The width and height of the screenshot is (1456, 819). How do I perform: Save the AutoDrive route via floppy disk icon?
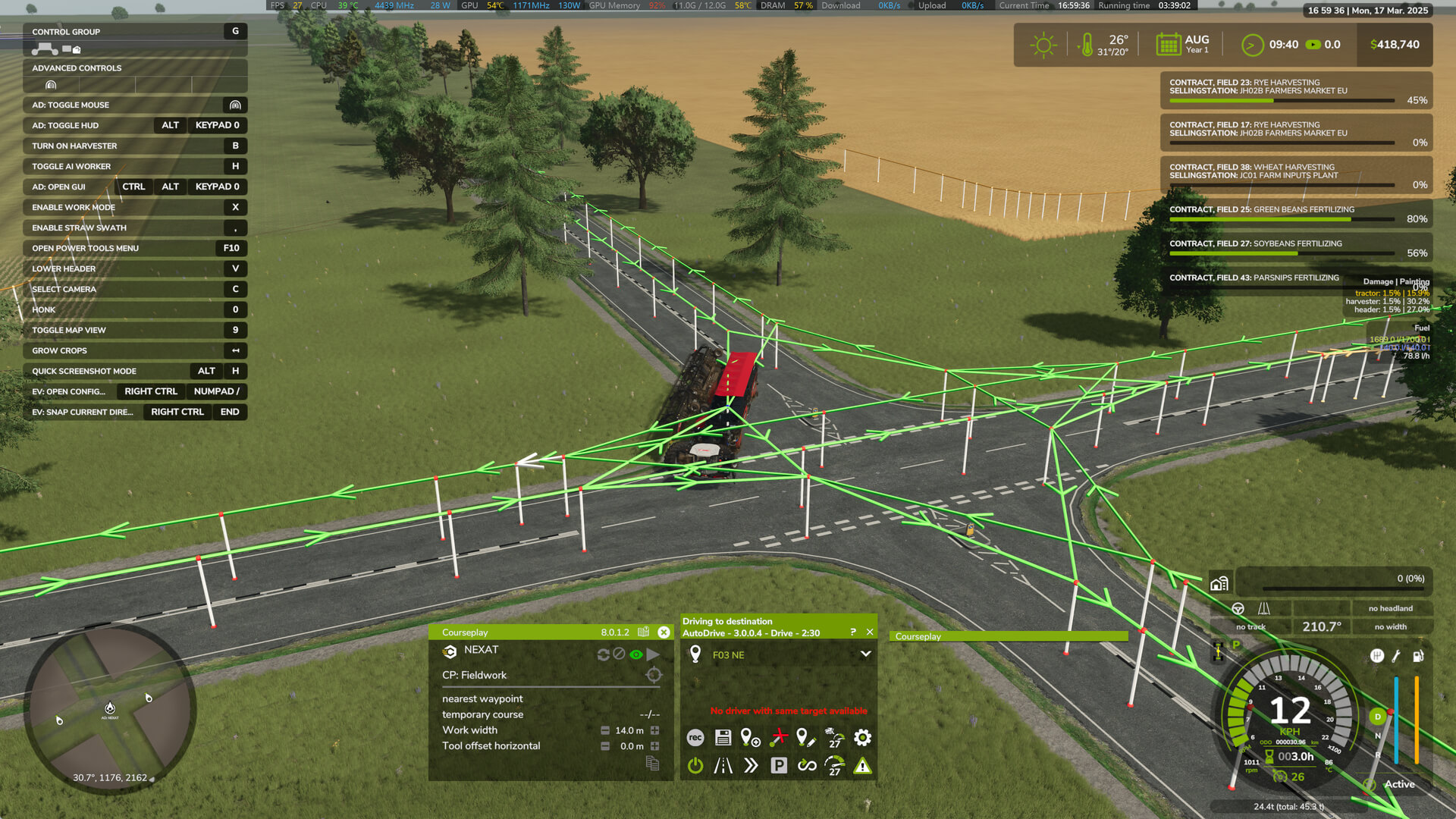(723, 737)
